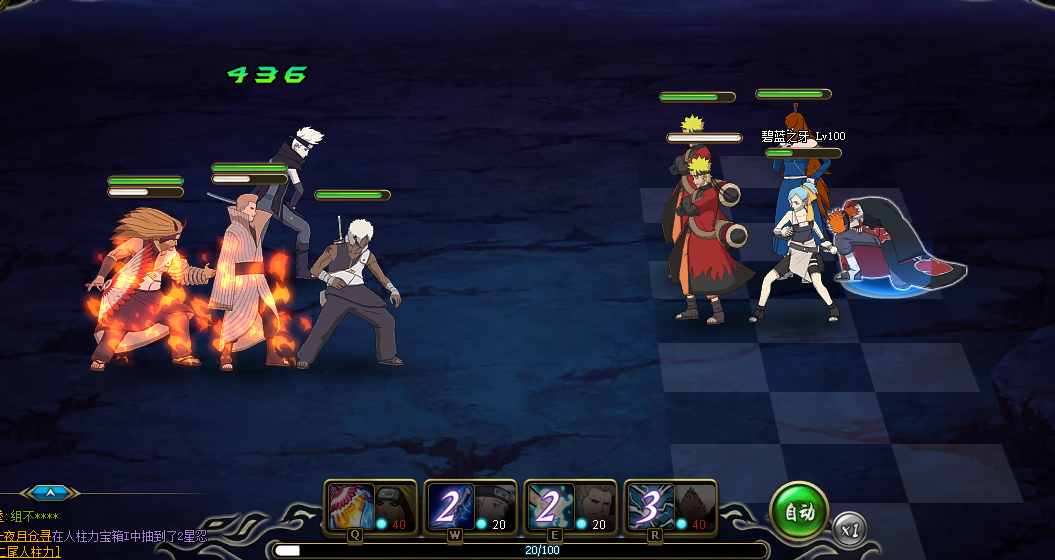Expand chat with the blue arrow button
Image resolution: width=1055 pixels, height=560 pixels.
50,492
